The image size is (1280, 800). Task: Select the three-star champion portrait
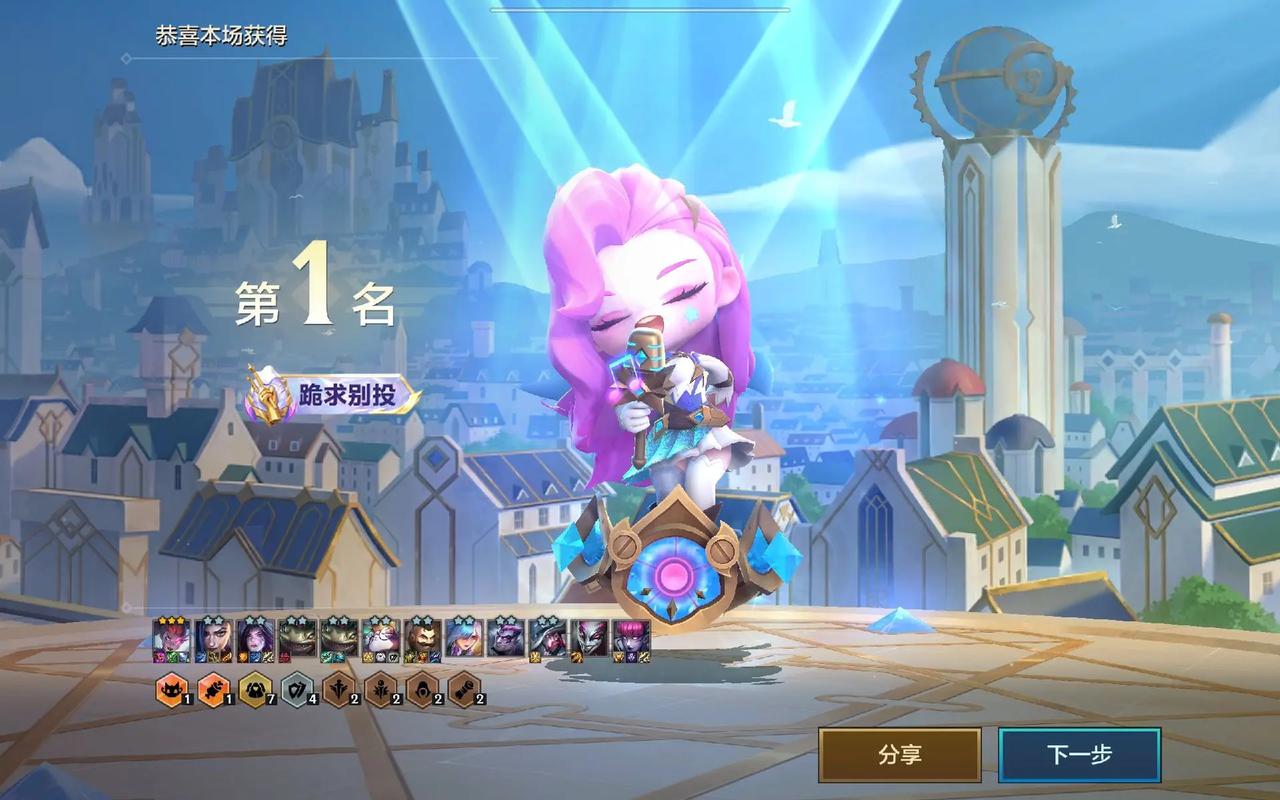pos(171,638)
